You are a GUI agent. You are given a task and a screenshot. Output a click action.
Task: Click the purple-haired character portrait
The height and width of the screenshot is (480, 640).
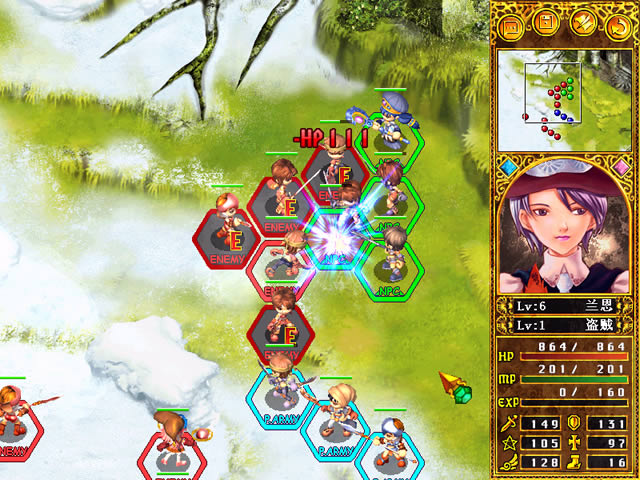[564, 232]
